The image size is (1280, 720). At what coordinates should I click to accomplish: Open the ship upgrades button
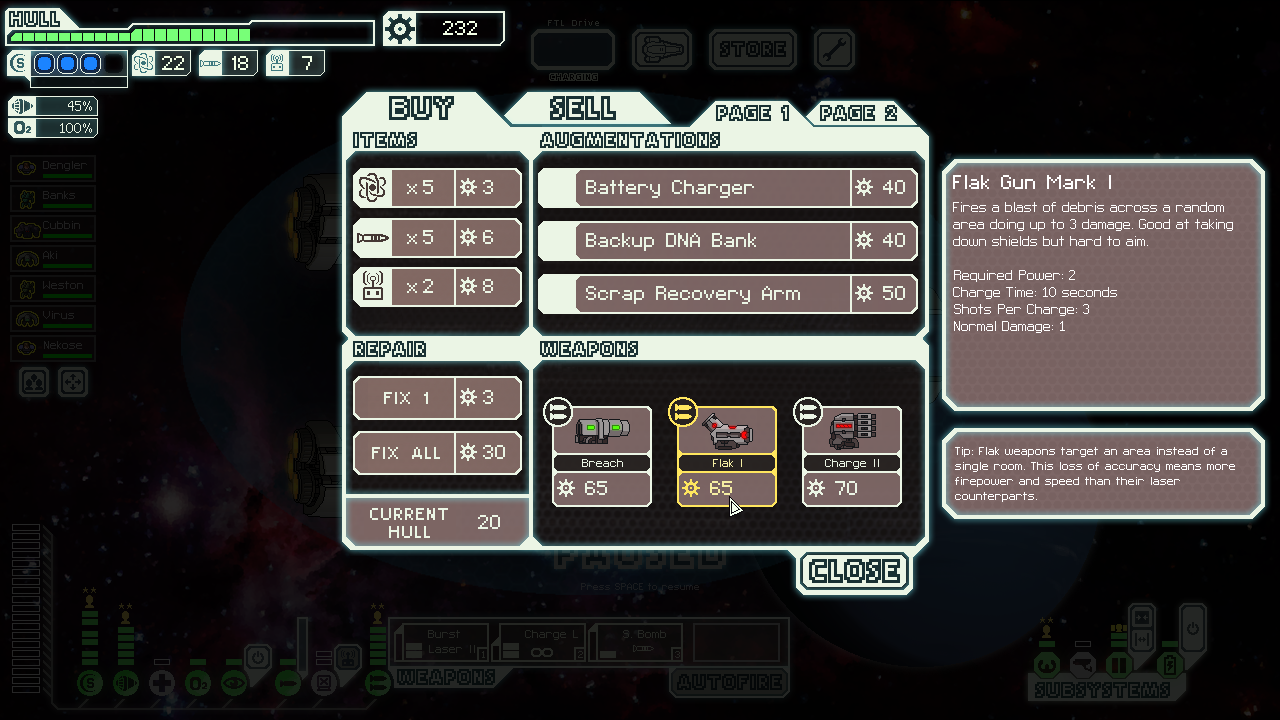pos(662,49)
